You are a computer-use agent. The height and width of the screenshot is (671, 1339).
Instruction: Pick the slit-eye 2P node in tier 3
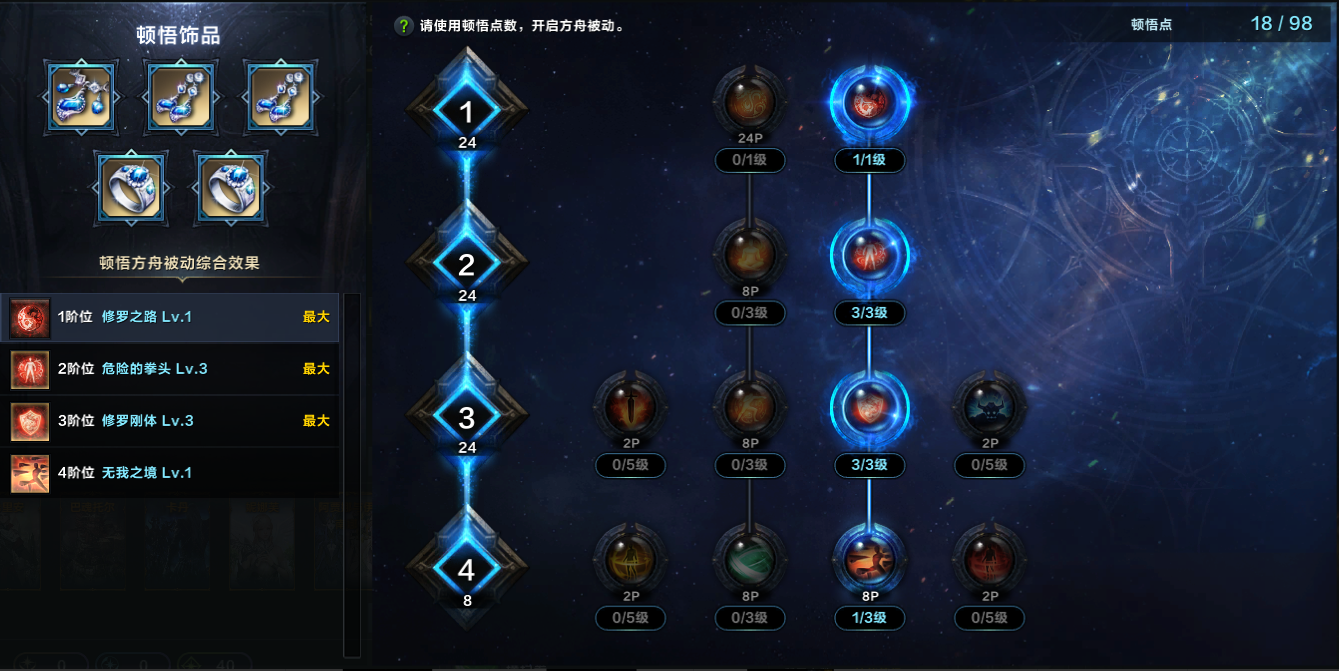point(629,407)
